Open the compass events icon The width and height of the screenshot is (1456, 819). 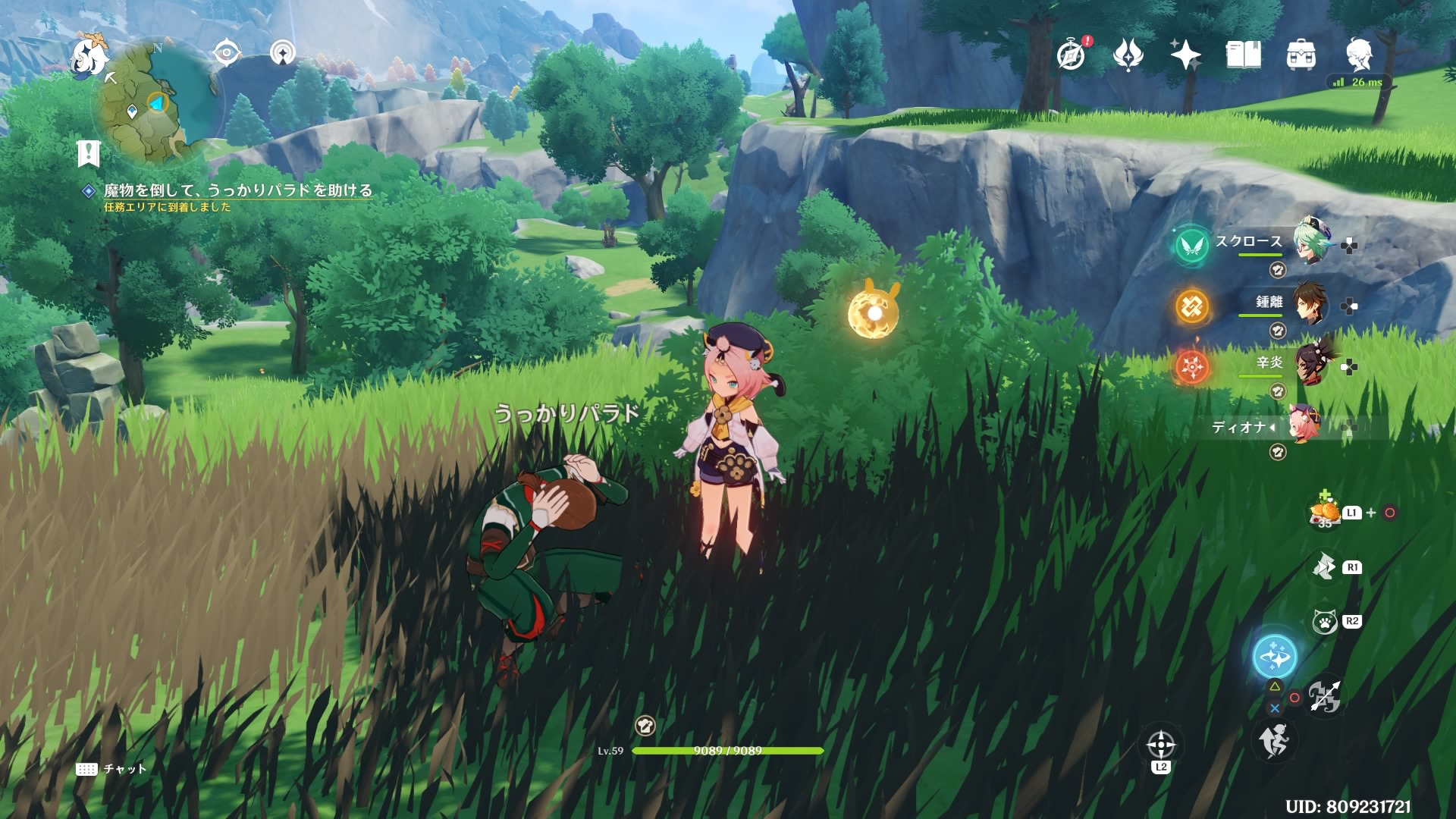coord(1072,55)
